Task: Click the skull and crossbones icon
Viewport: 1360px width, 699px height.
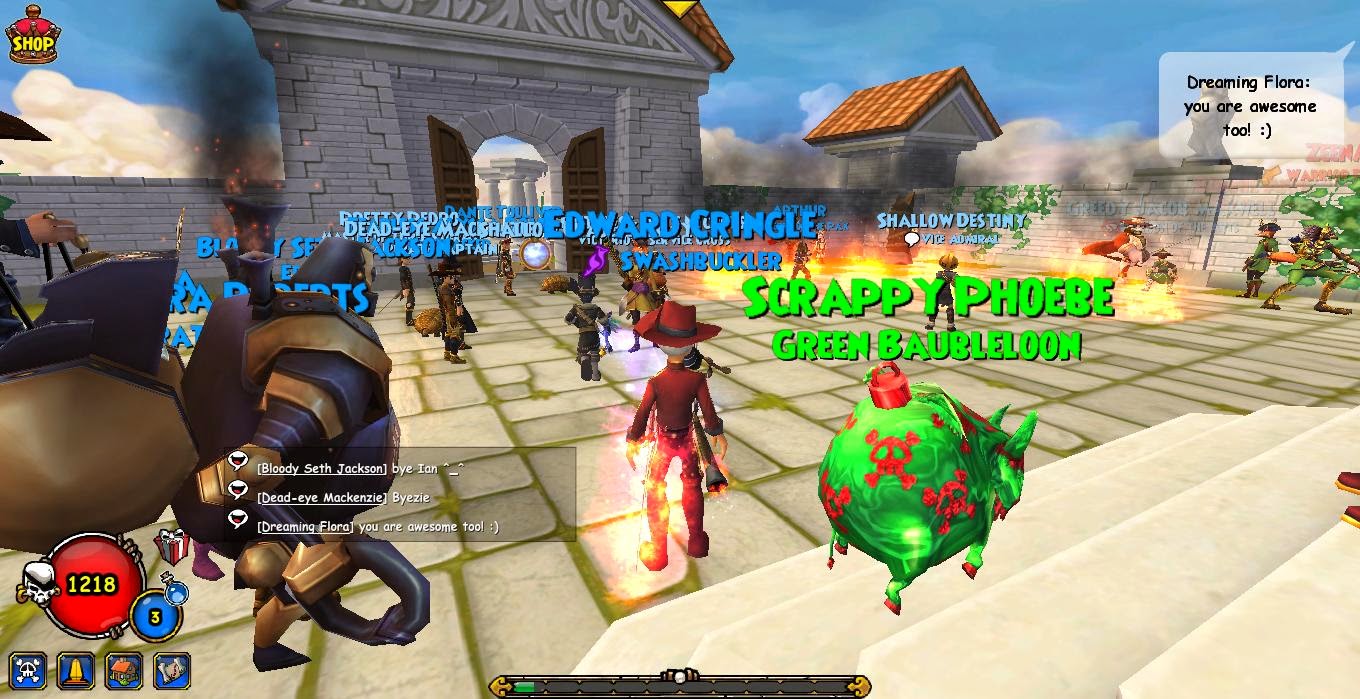Action: pos(28,669)
